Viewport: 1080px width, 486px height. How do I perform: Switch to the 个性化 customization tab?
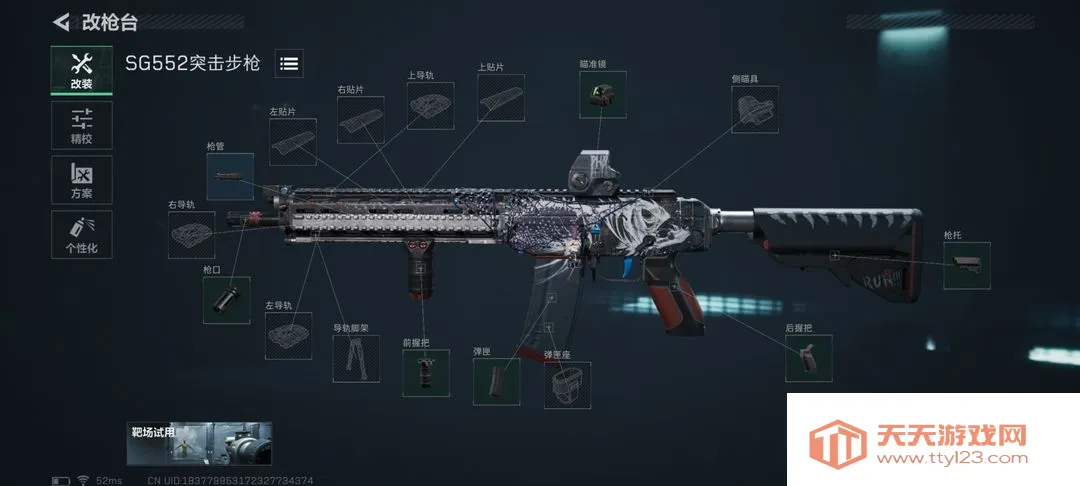click(81, 234)
